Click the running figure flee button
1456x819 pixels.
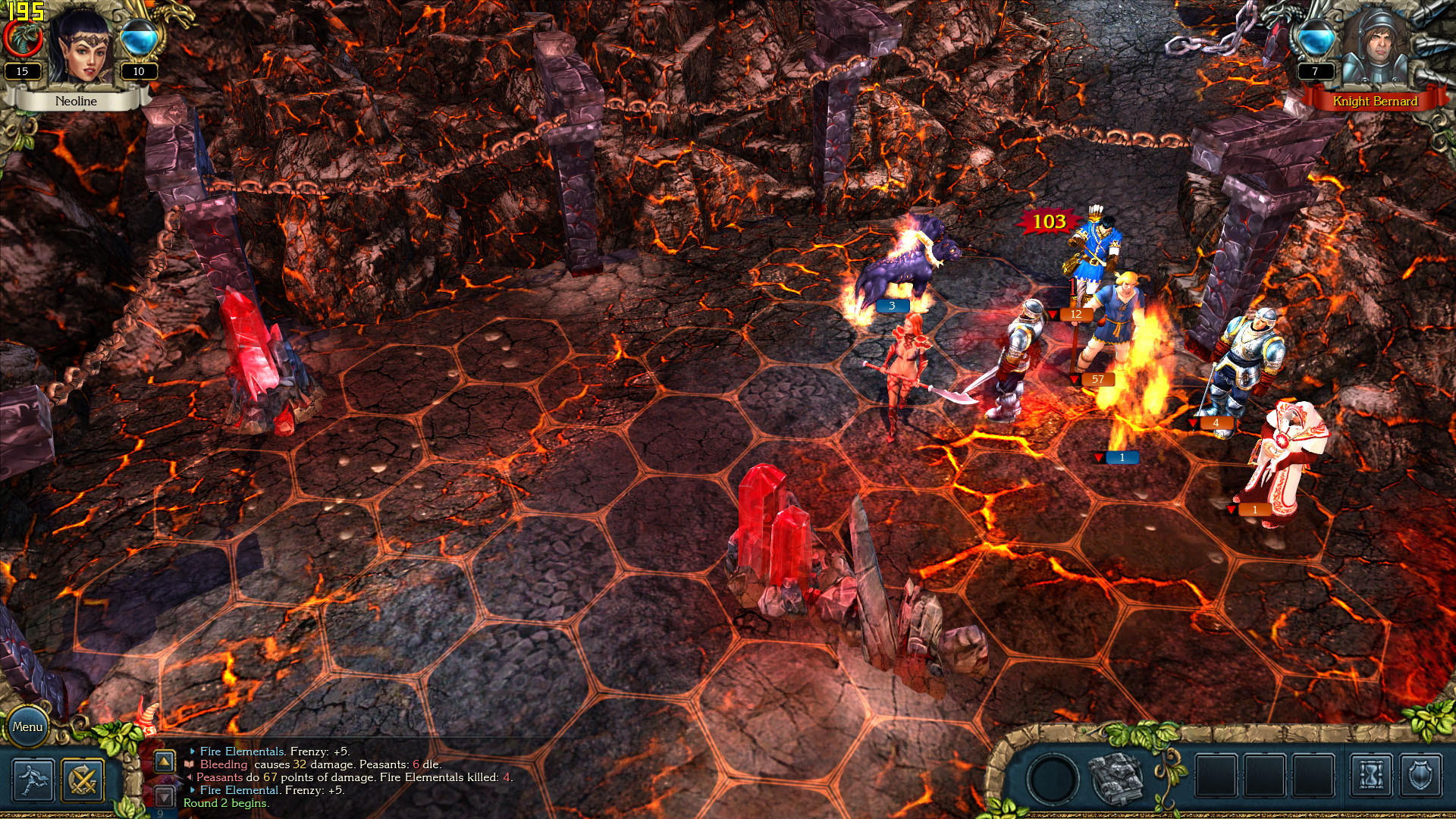click(x=33, y=780)
